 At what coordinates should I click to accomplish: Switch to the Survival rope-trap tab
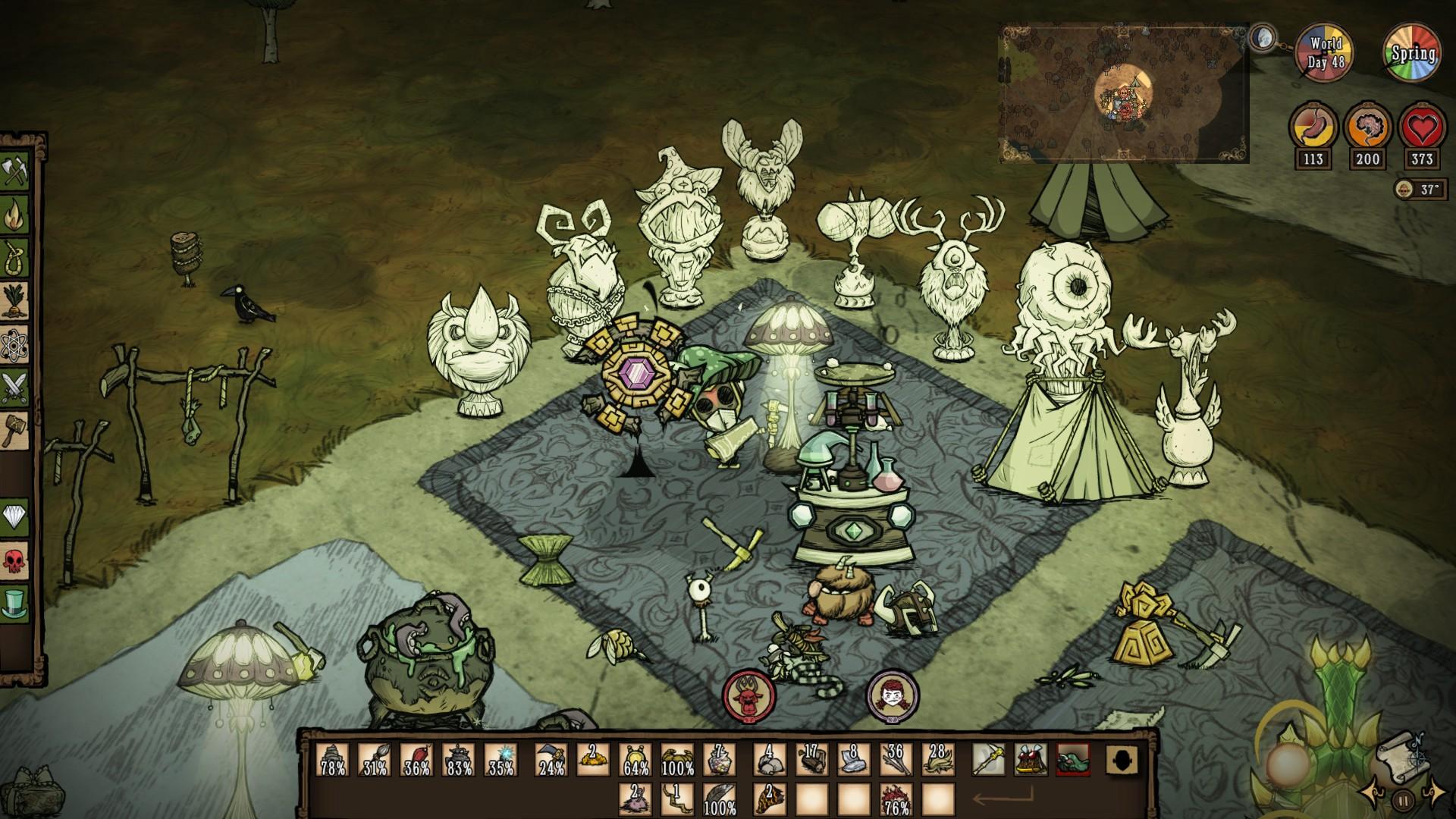point(16,258)
